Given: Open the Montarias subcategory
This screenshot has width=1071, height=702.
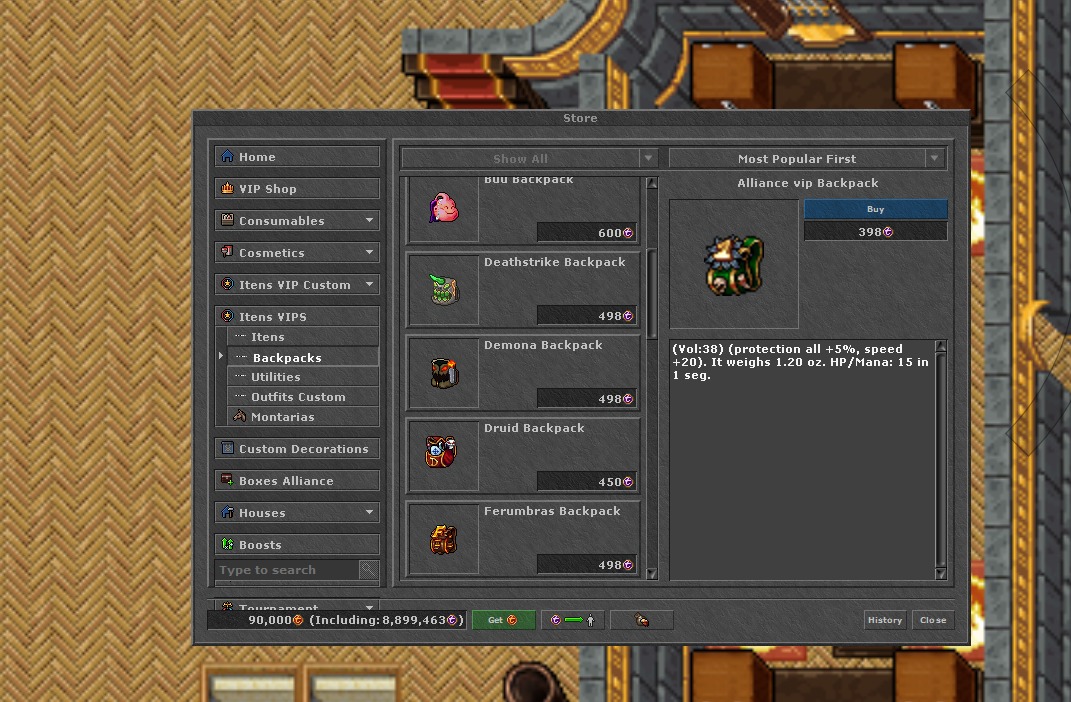Looking at the screenshot, I should click(x=283, y=417).
